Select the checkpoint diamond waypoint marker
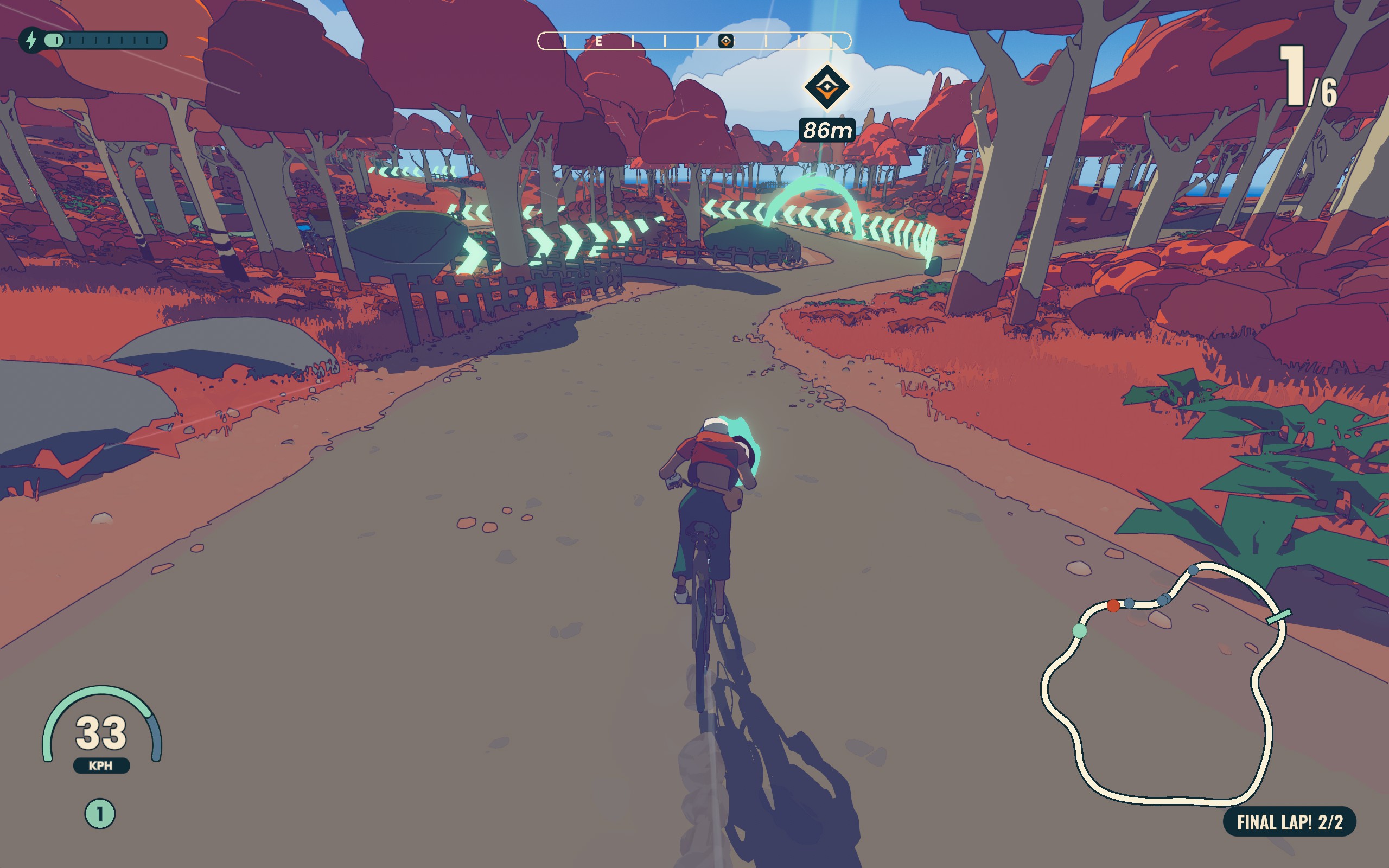This screenshot has height=868, width=1389. 826,87
